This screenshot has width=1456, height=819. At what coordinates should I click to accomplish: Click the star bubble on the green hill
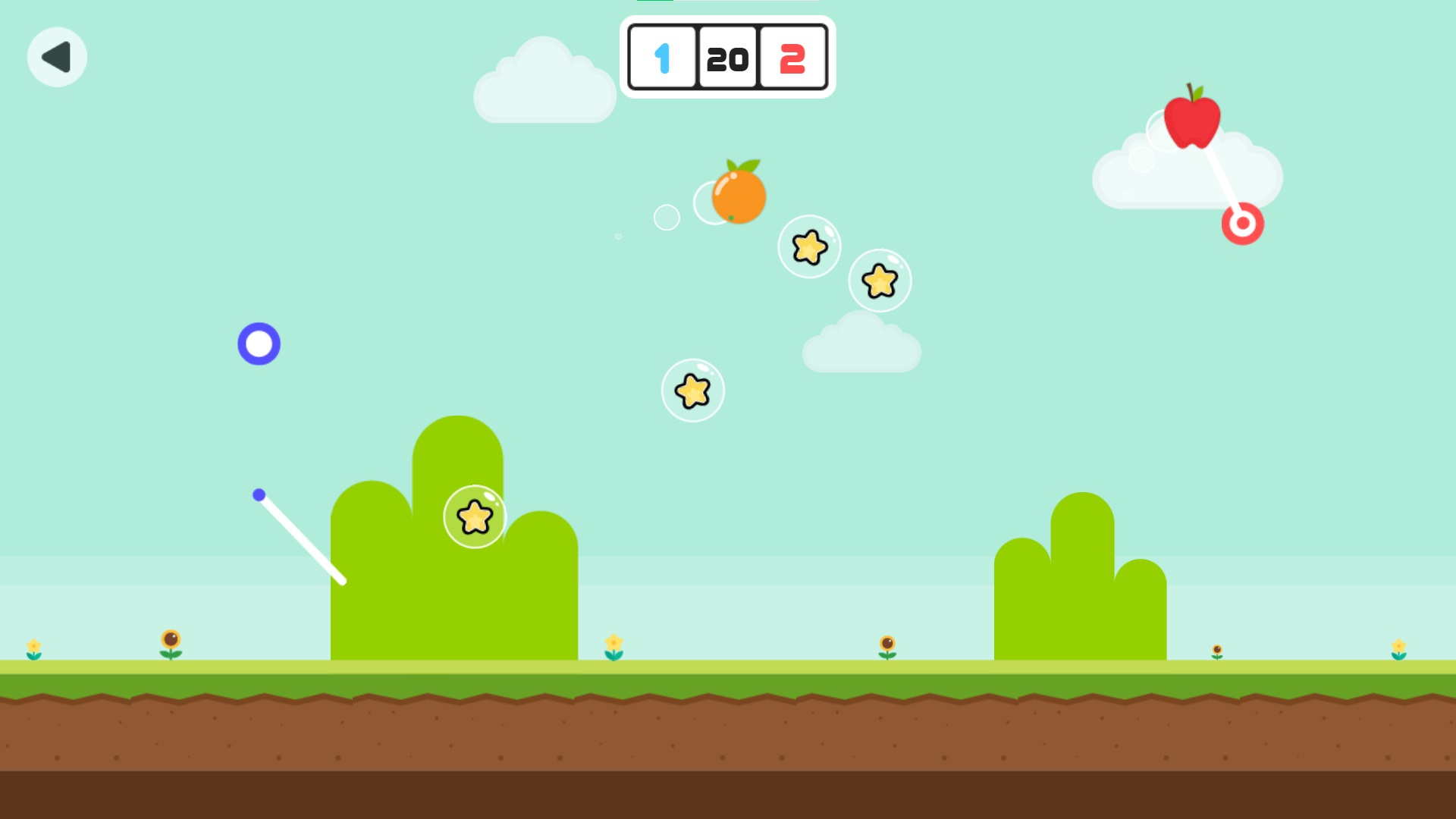[x=475, y=516]
